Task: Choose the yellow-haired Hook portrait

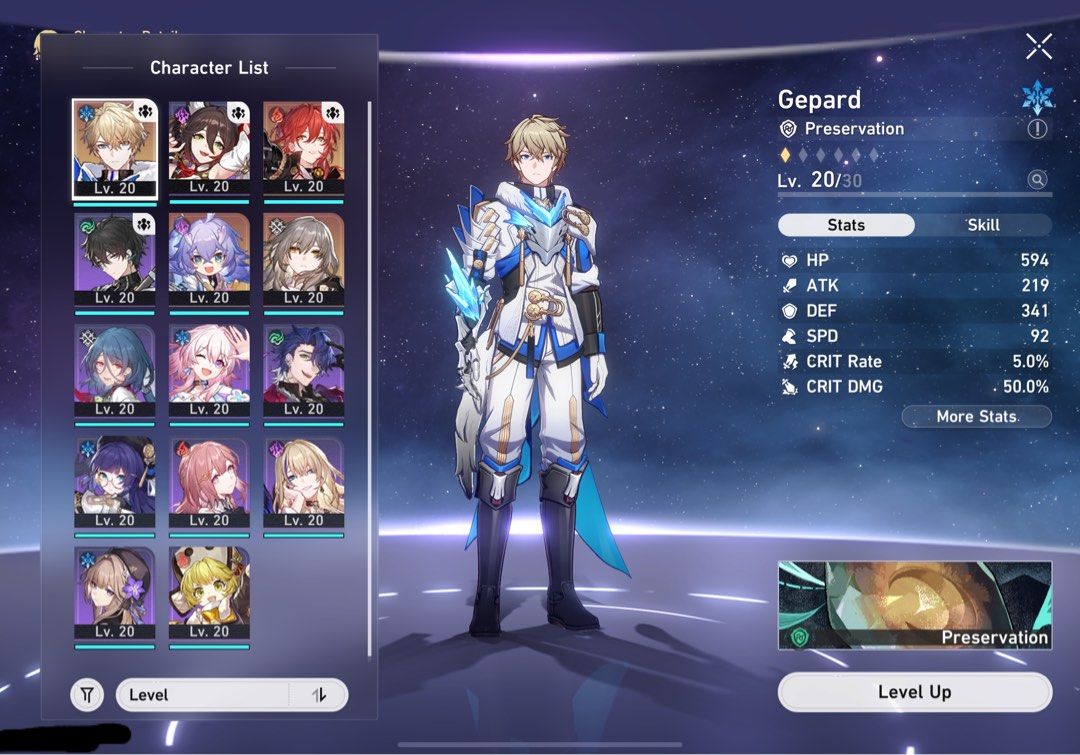Action: click(x=209, y=593)
